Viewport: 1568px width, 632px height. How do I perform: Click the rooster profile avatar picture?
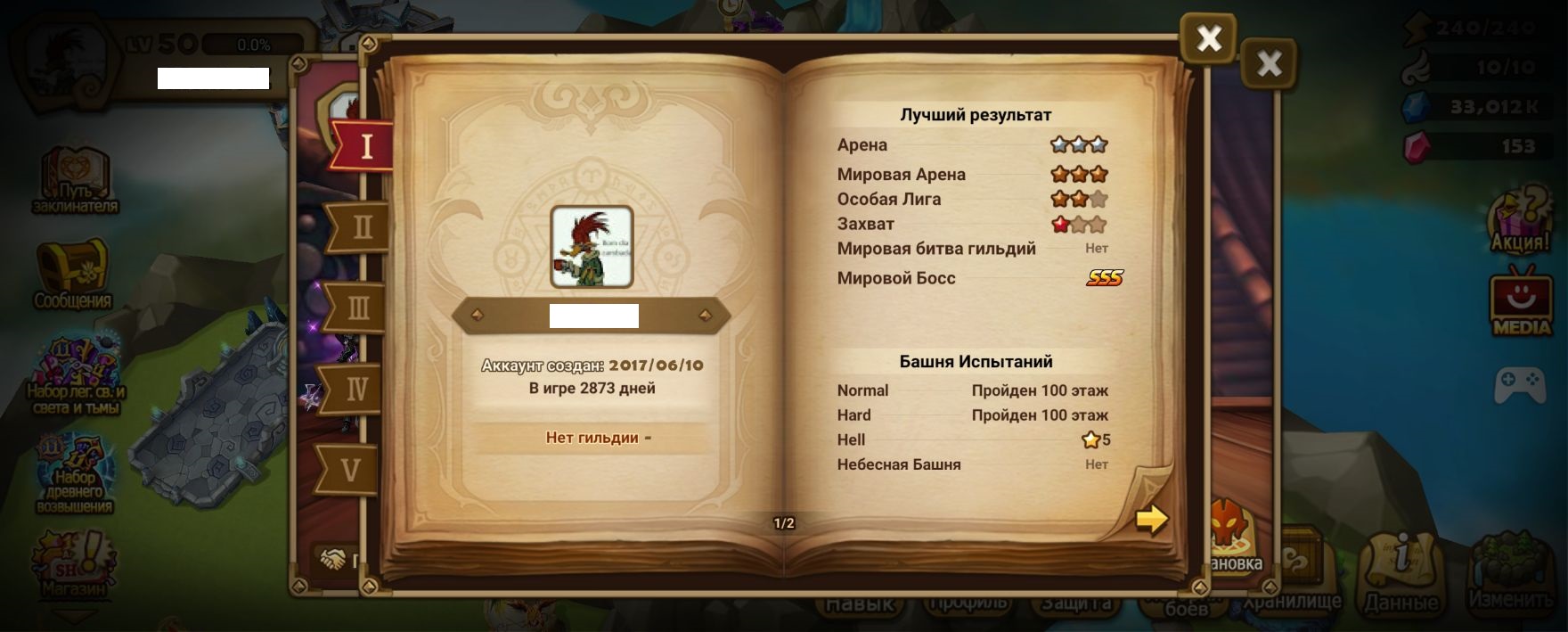click(592, 247)
